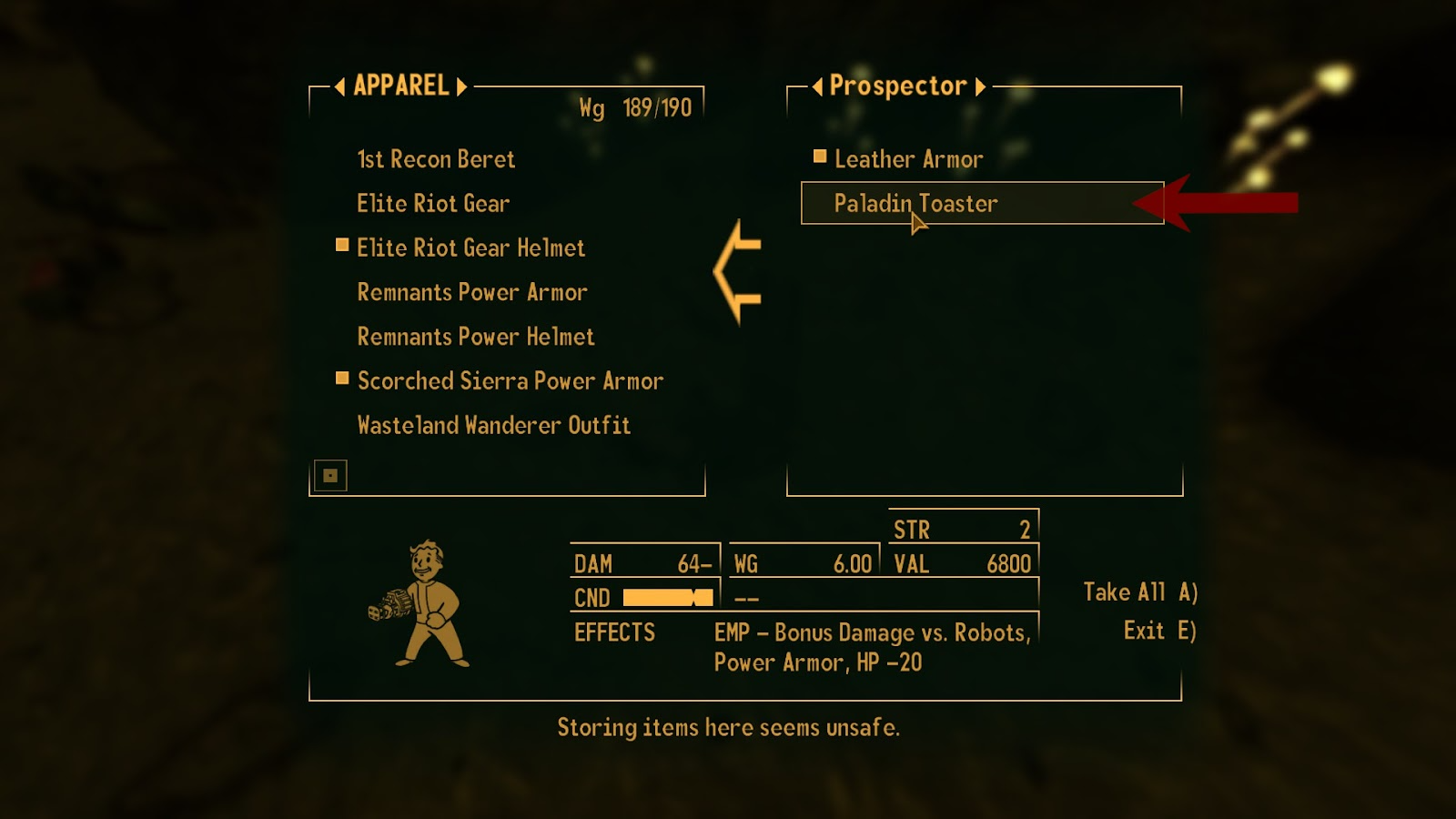Click Take All to grab everything
The image size is (1456, 819).
pos(1138,591)
